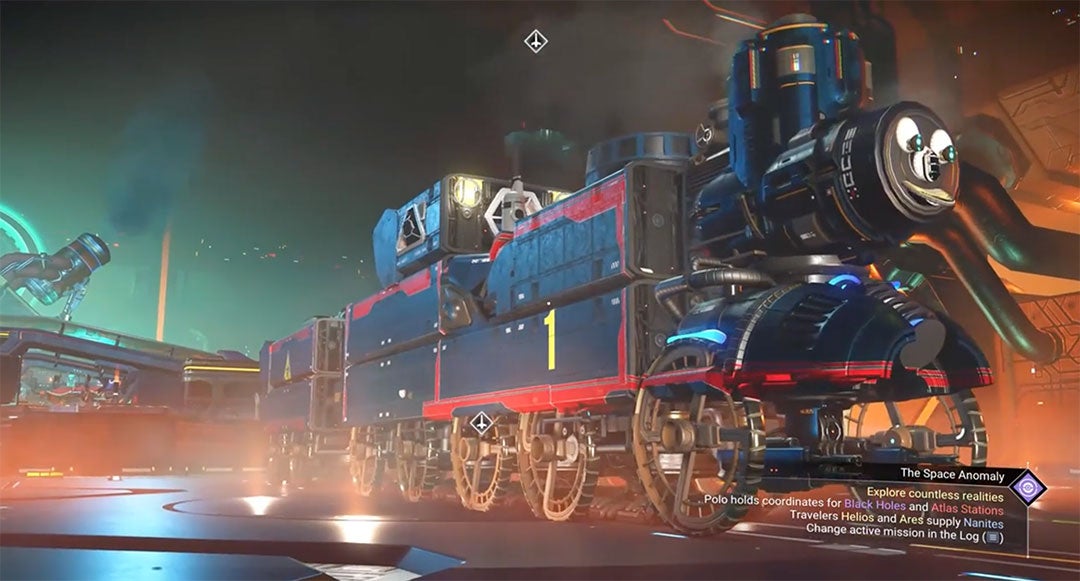Click the starship marker floating above the train

[536, 41]
